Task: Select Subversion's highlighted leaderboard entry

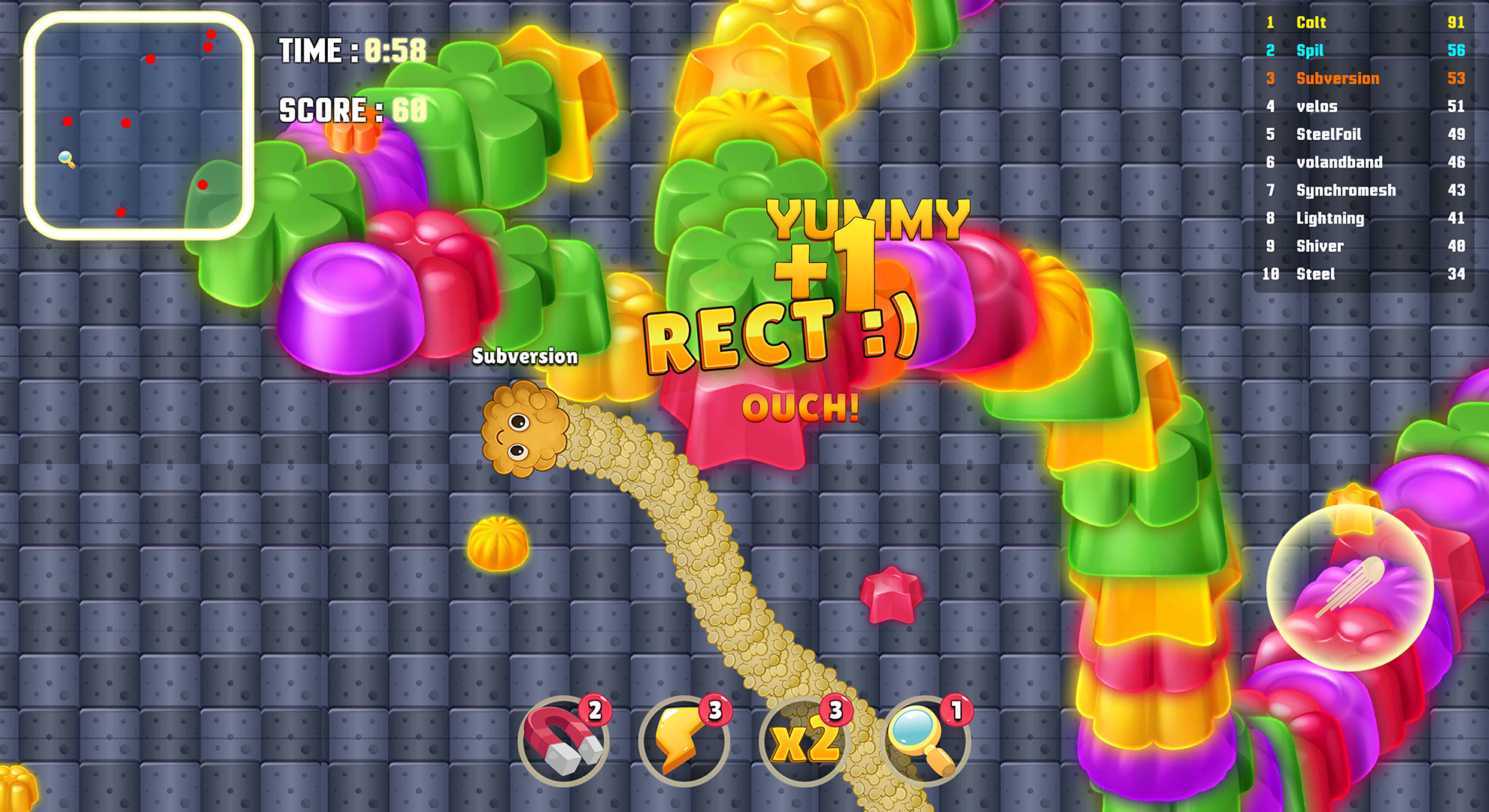Action: 1337,78
